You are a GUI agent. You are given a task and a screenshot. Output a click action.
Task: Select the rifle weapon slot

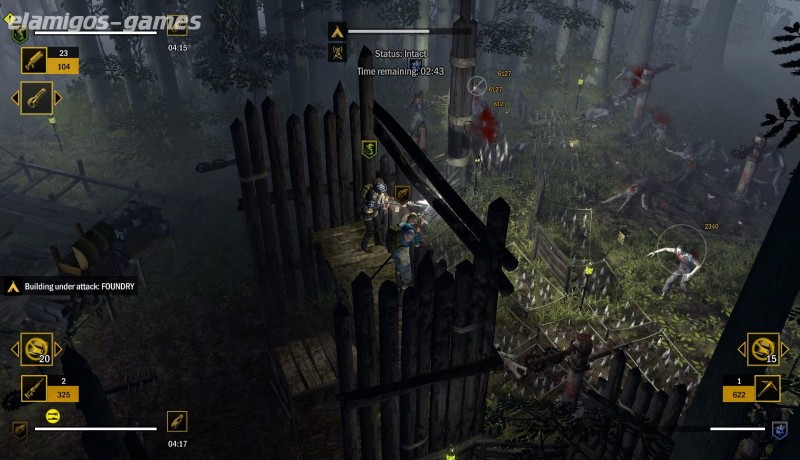click(x=36, y=387)
